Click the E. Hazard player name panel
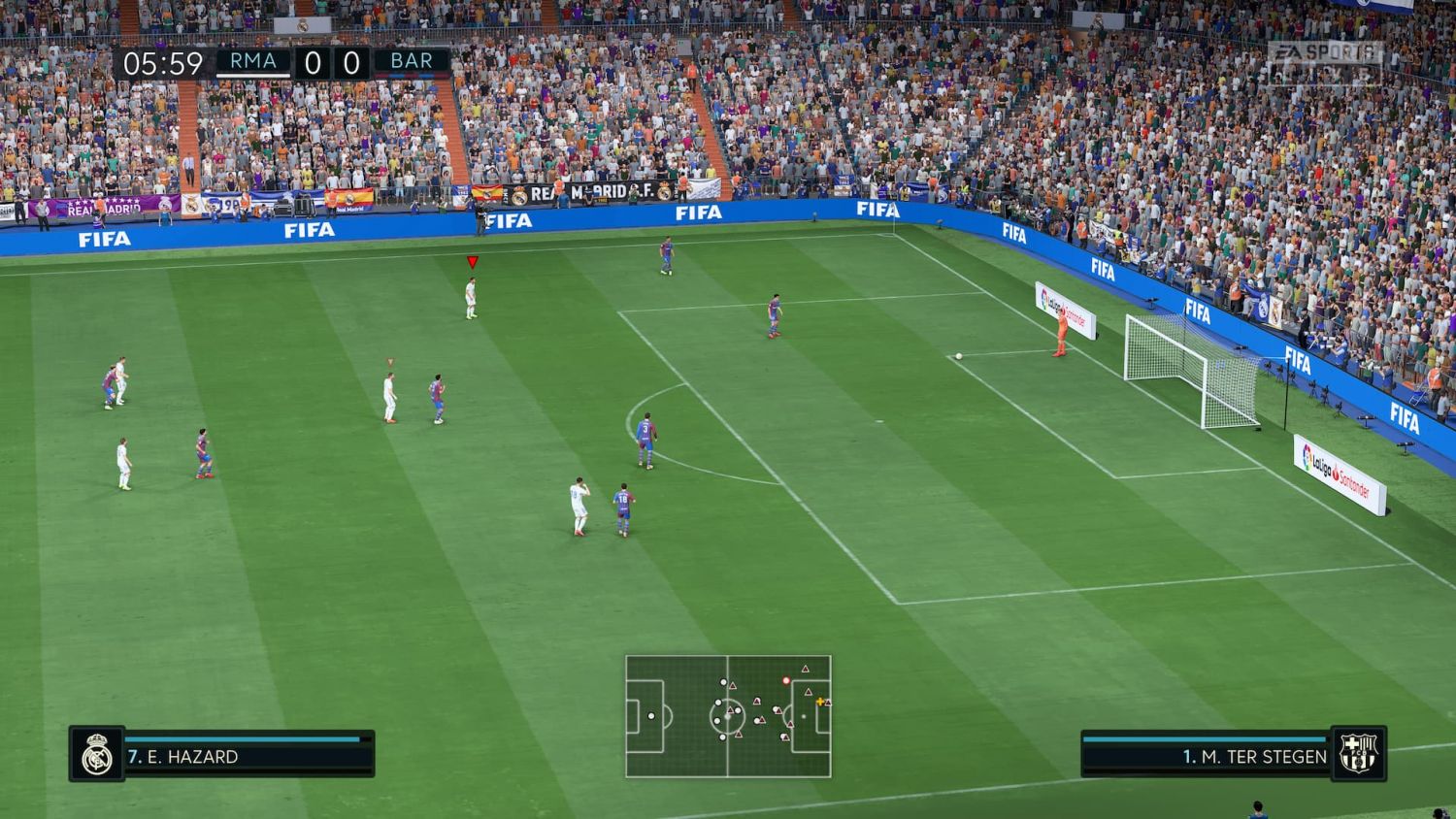Image resolution: width=1456 pixels, height=819 pixels. [x=248, y=755]
